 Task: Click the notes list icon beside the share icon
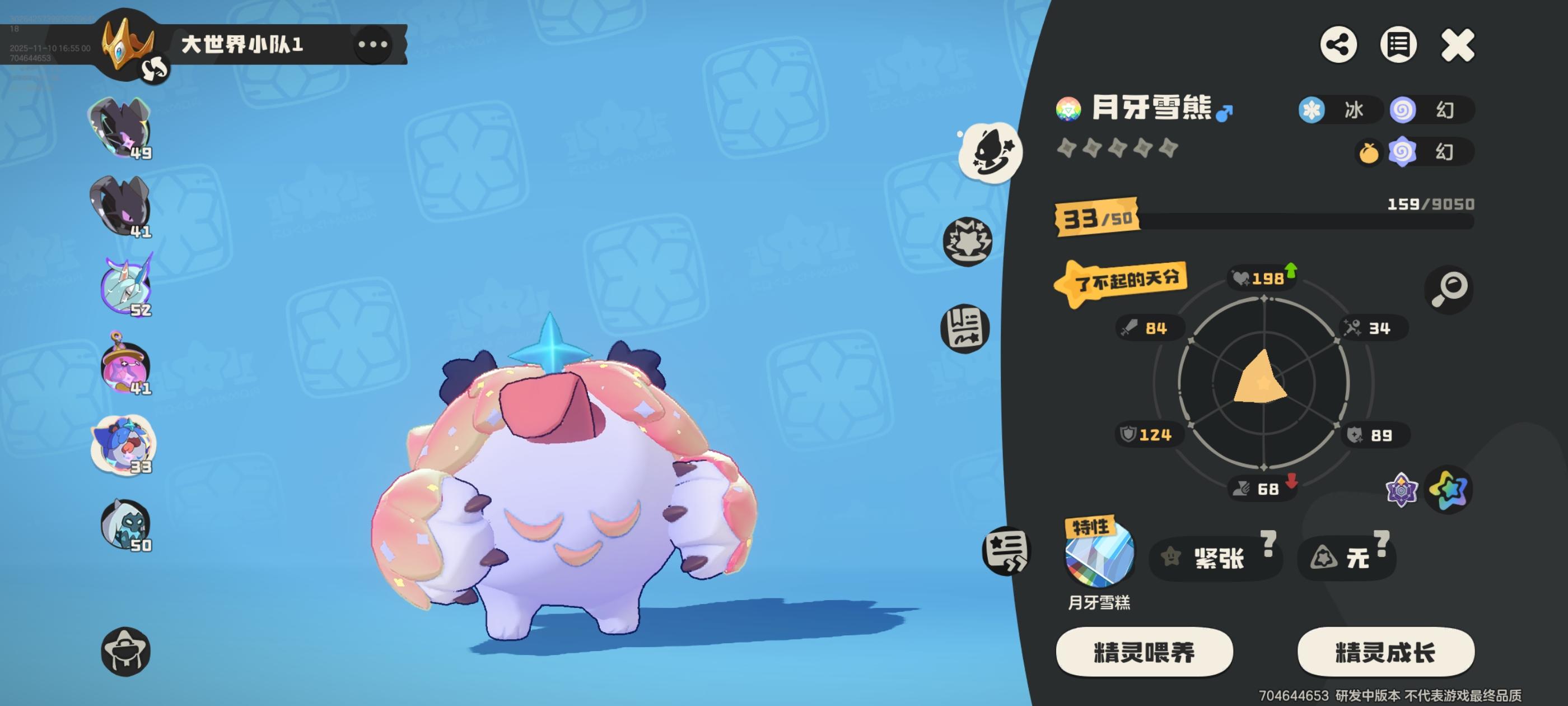tap(1398, 44)
